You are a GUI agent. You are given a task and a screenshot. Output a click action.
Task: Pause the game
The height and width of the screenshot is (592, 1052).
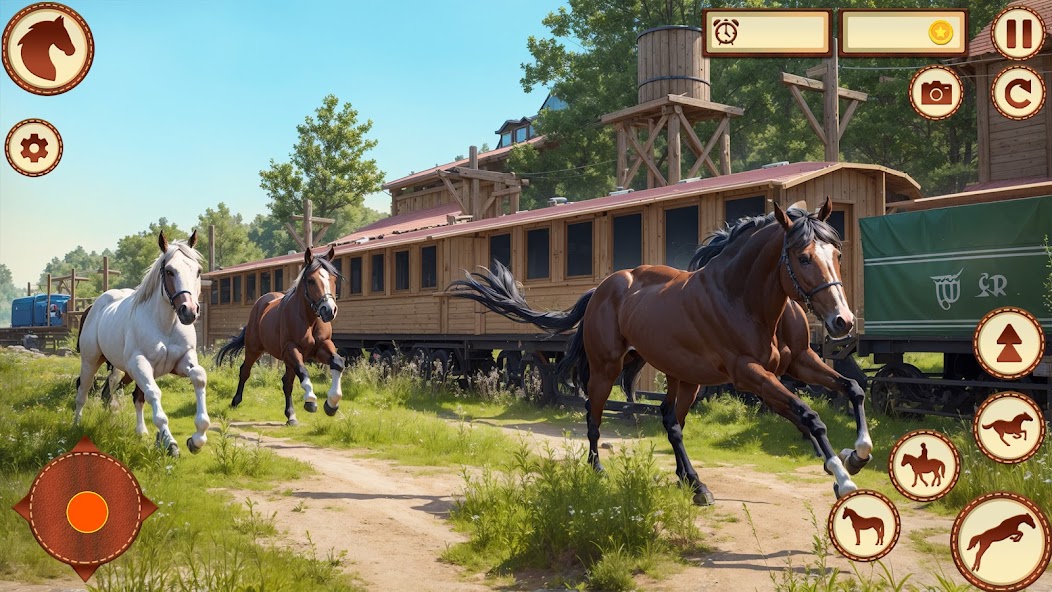pyautogui.click(x=1018, y=34)
